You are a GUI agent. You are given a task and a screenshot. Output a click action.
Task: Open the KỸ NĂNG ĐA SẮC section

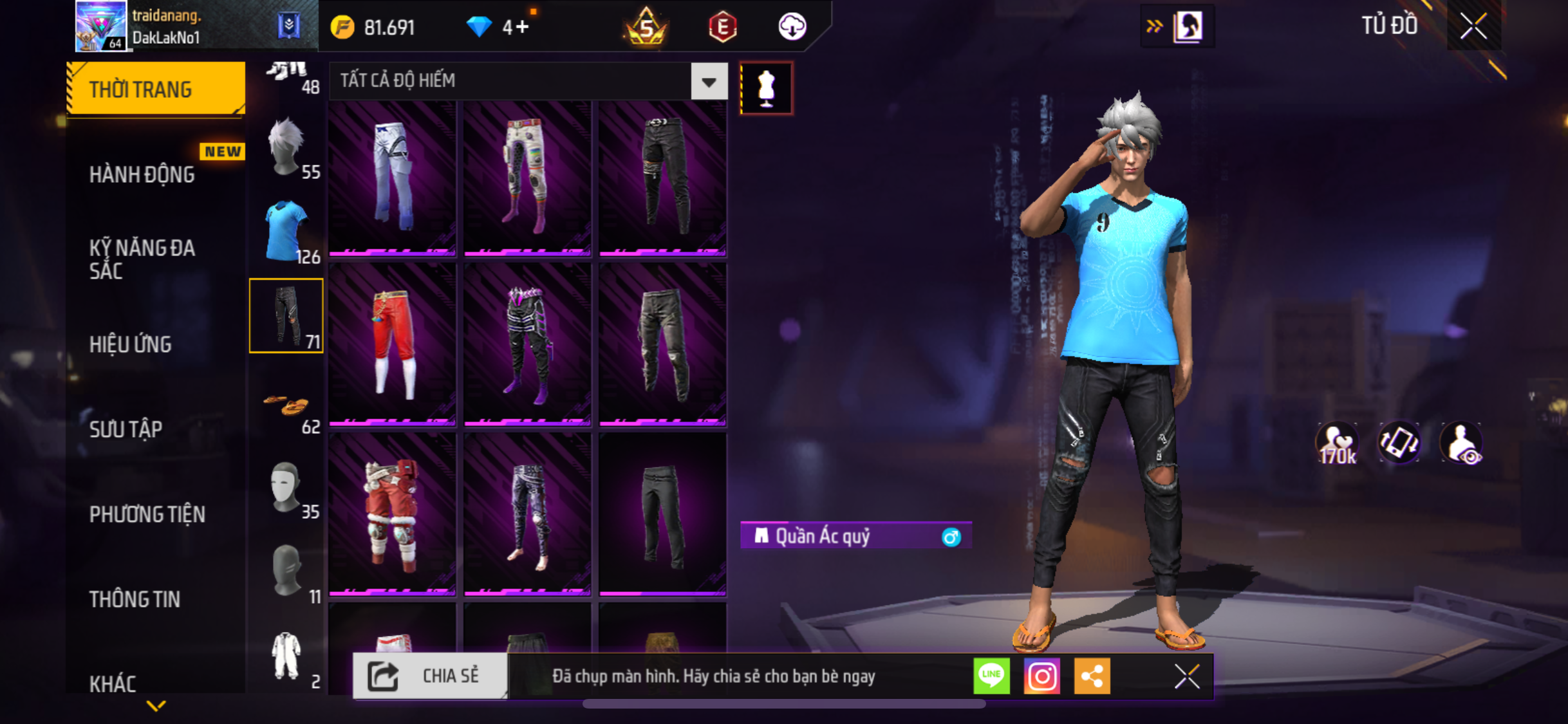click(142, 259)
